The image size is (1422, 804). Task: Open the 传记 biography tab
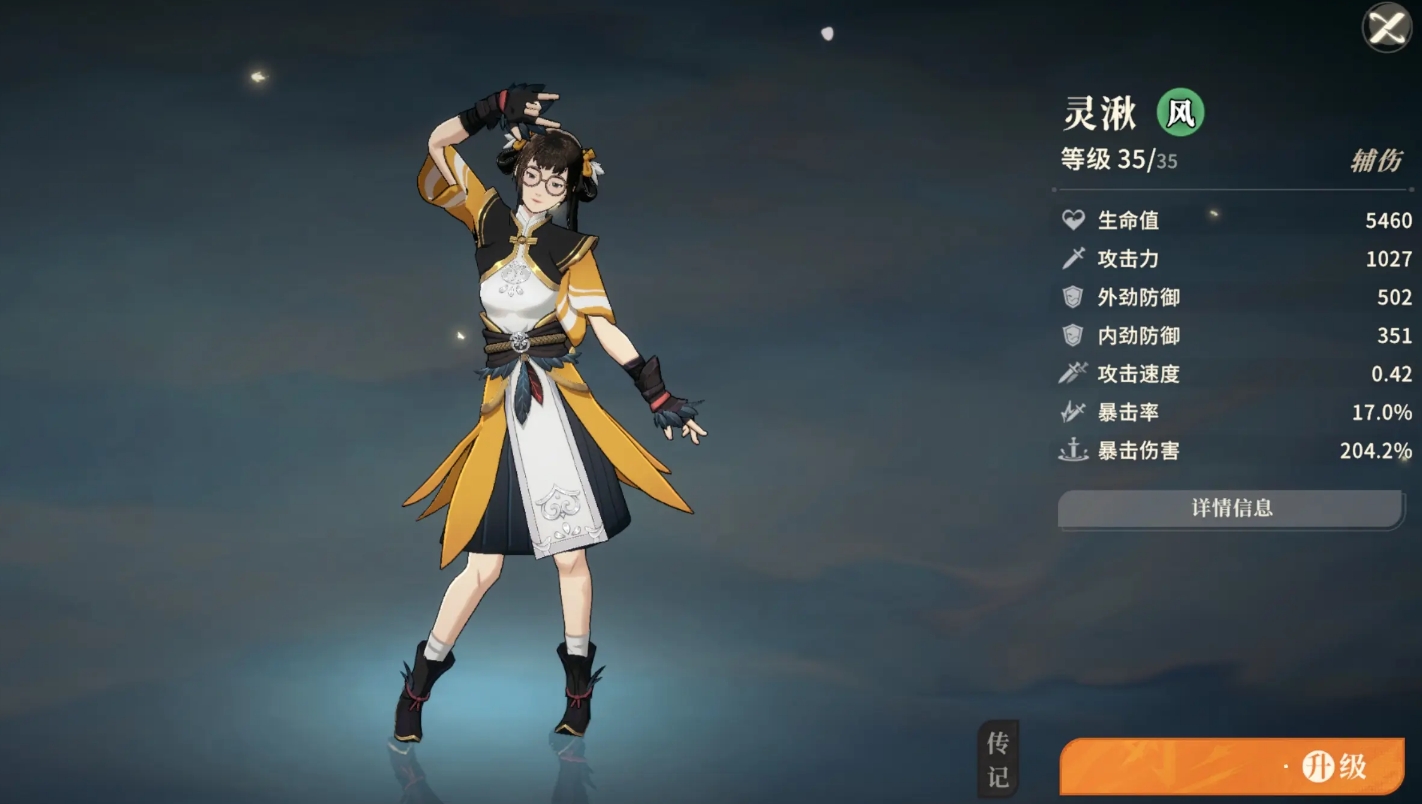click(998, 759)
